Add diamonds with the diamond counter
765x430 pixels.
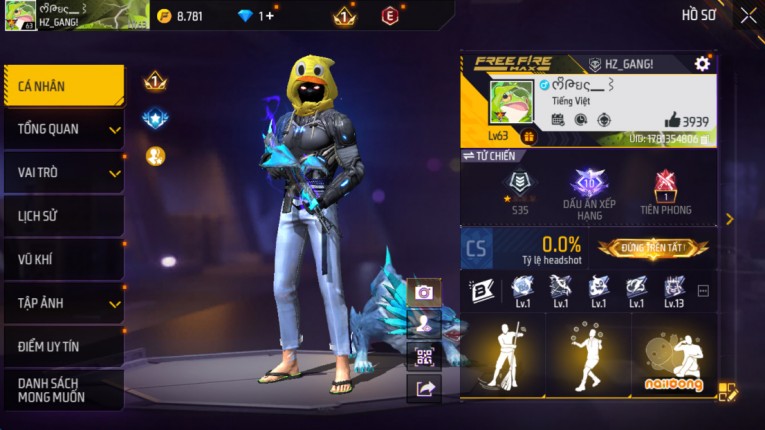[x=256, y=16]
